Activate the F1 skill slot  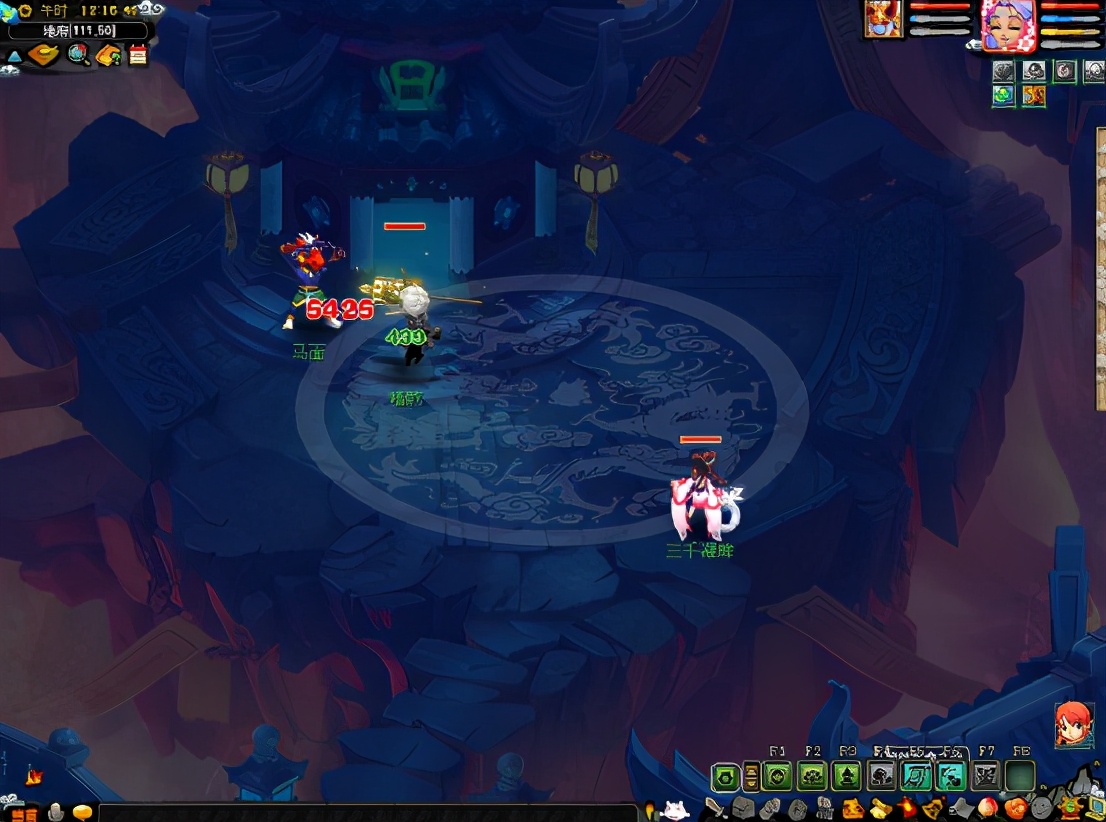click(778, 776)
